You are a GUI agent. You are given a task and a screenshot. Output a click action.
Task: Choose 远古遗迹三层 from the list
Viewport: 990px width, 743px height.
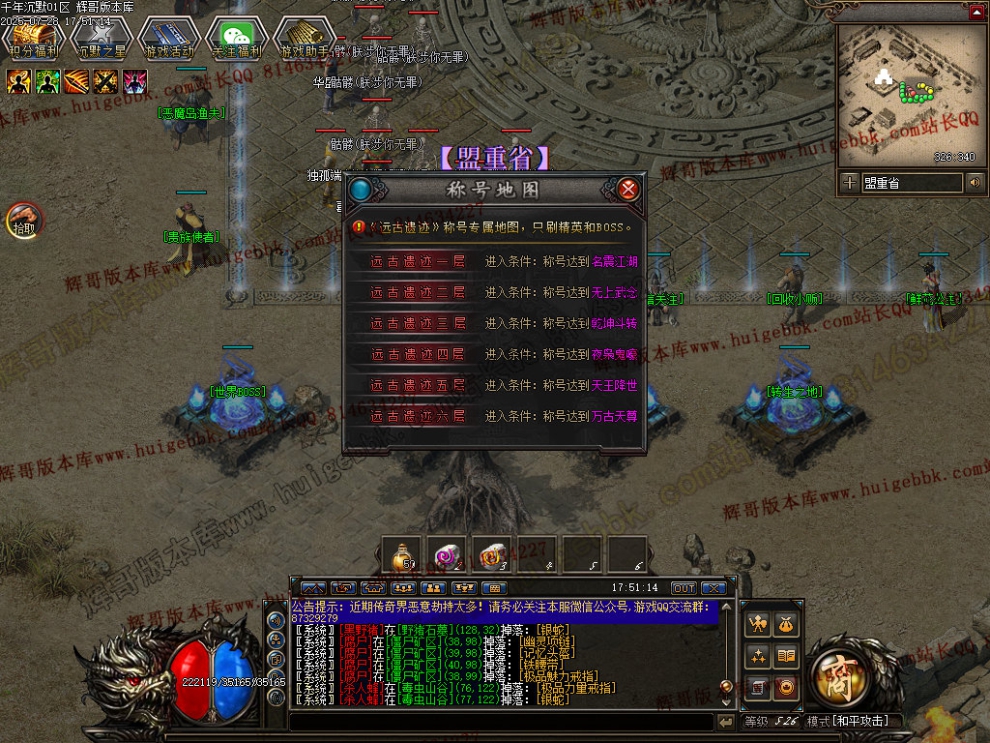tap(418, 323)
